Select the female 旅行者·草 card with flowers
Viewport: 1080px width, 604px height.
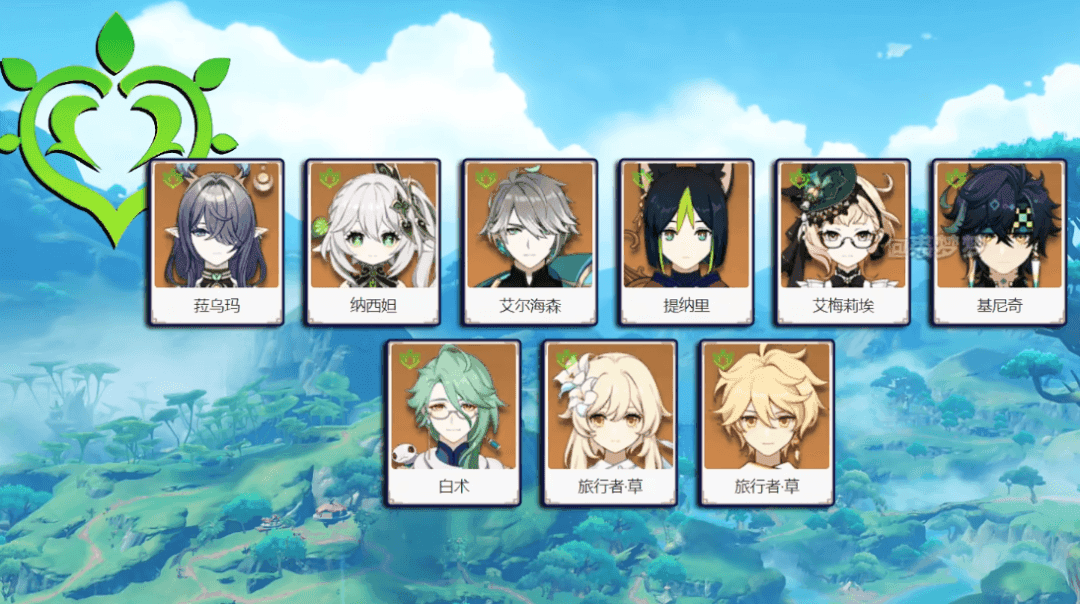pos(610,423)
